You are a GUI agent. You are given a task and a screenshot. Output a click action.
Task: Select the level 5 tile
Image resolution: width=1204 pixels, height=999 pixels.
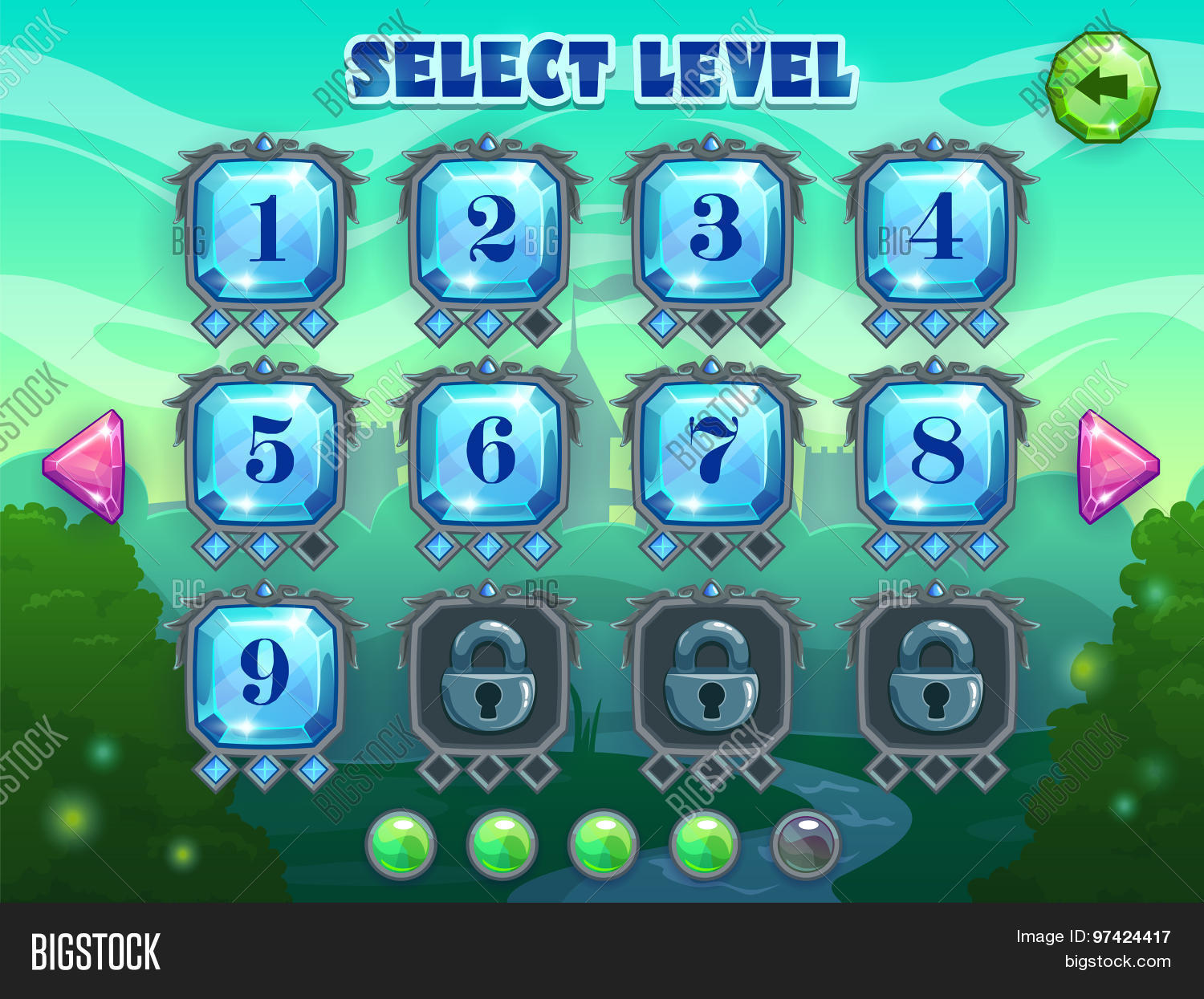pos(266,453)
